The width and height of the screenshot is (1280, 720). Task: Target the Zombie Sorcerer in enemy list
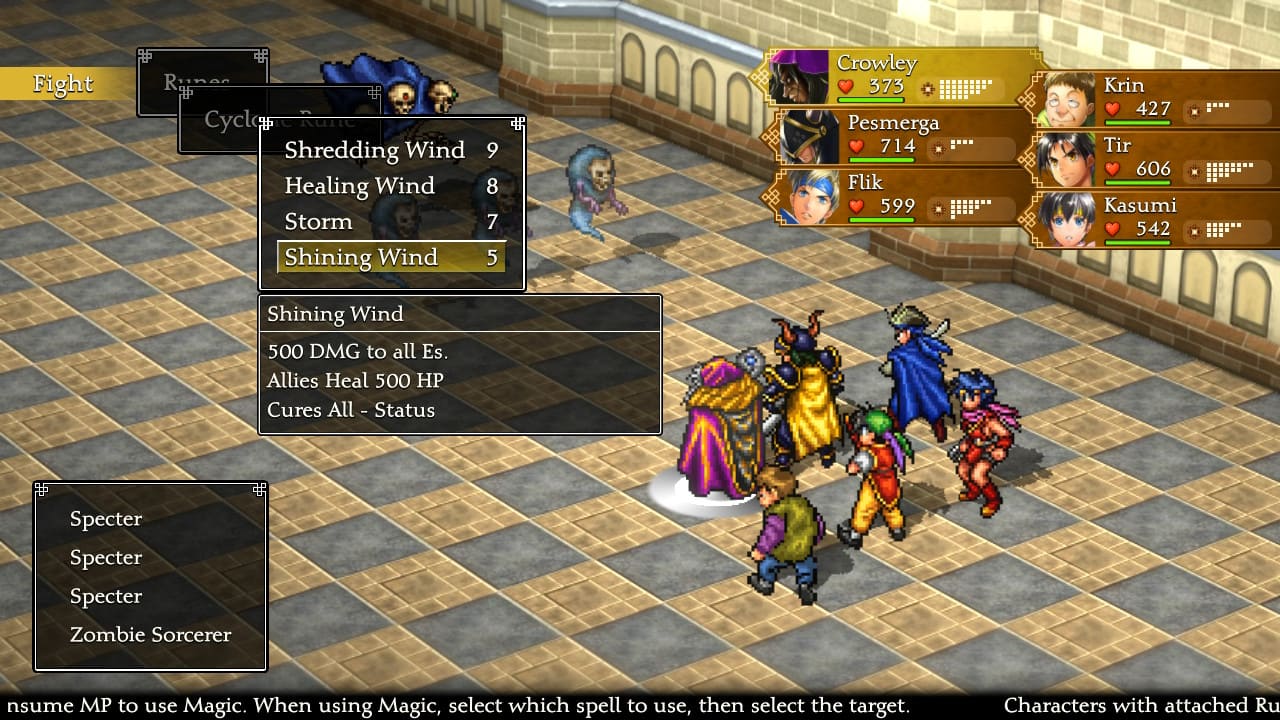click(x=150, y=635)
